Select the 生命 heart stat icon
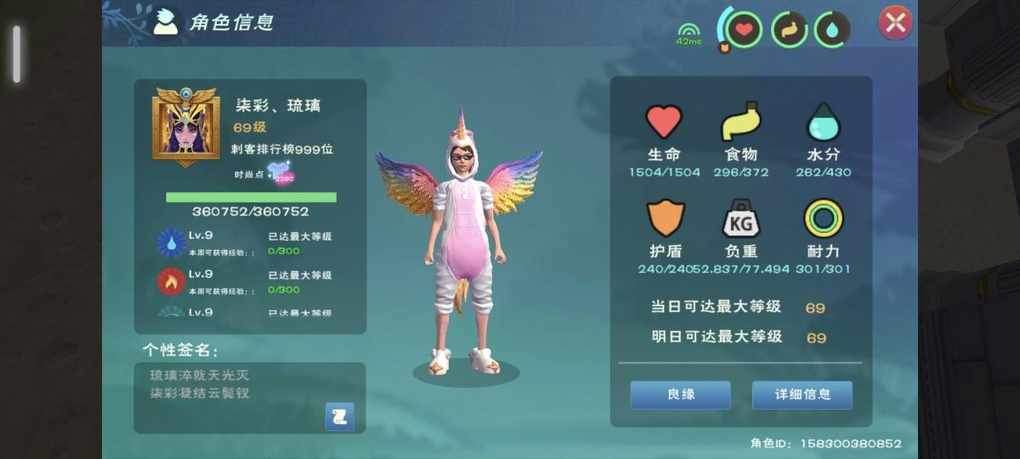This screenshot has width=1020, height=459. [x=662, y=122]
